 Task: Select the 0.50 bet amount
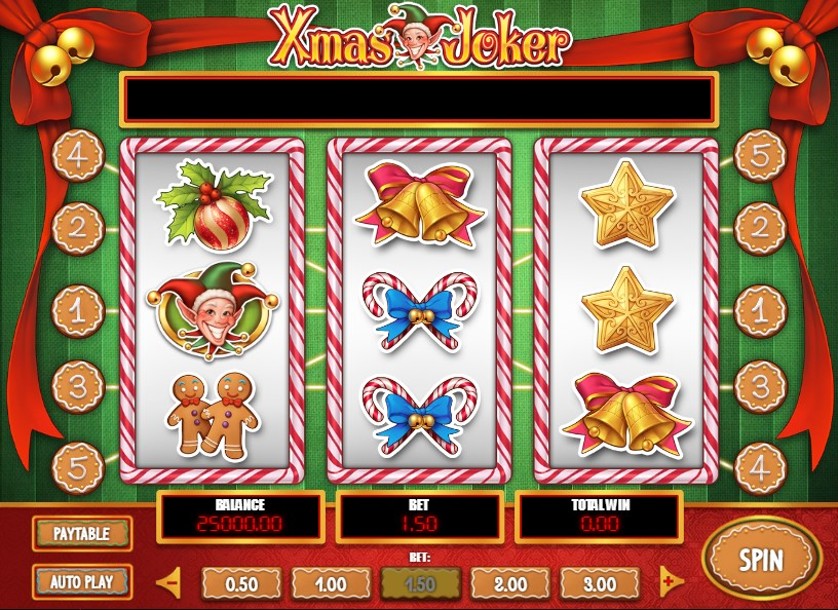(x=241, y=584)
